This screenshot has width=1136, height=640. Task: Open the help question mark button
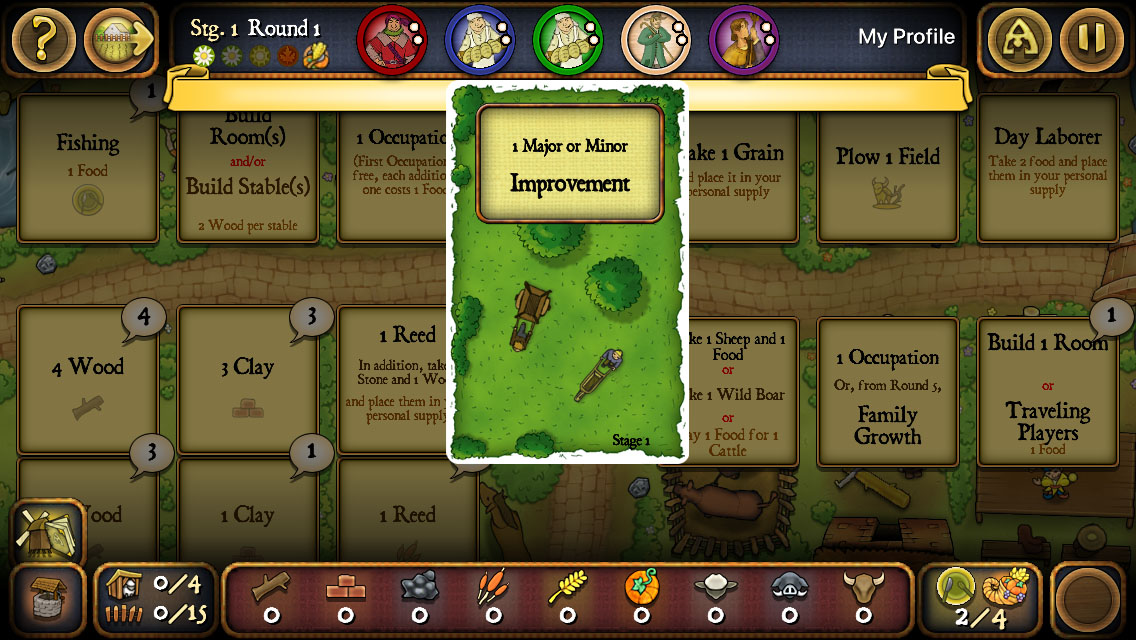pyautogui.click(x=42, y=40)
